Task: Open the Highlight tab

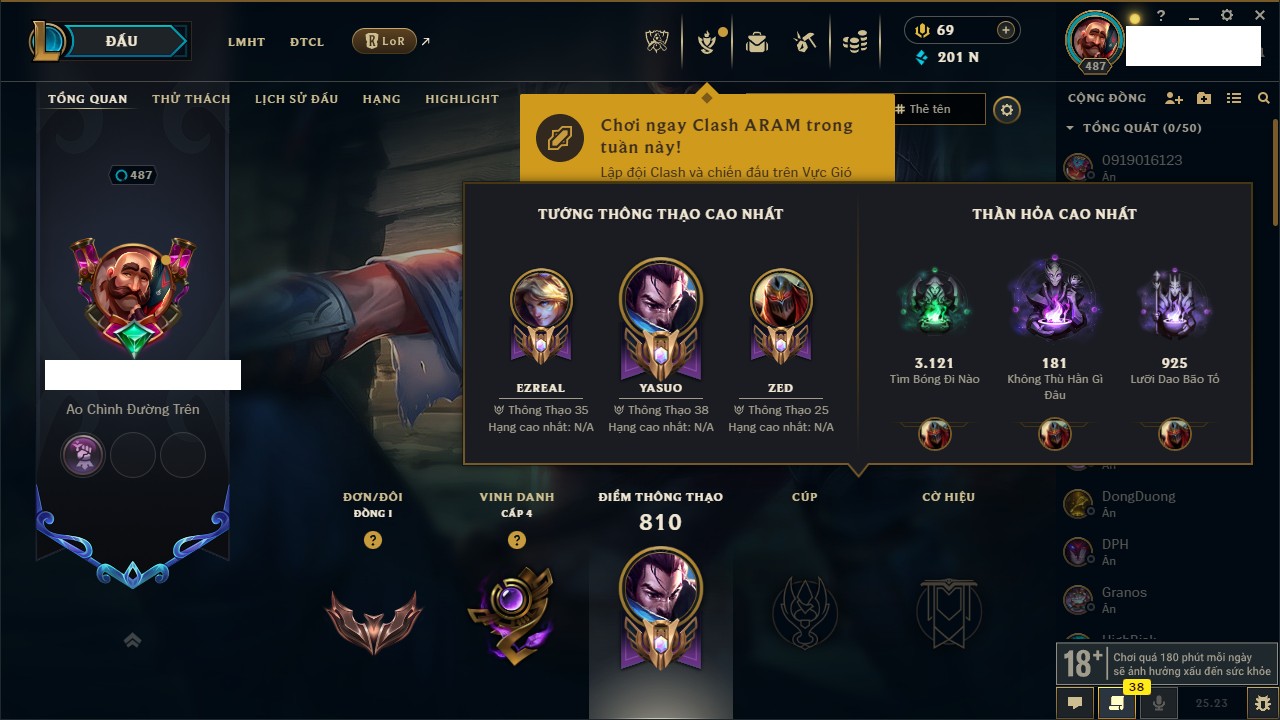Action: pyautogui.click(x=461, y=99)
